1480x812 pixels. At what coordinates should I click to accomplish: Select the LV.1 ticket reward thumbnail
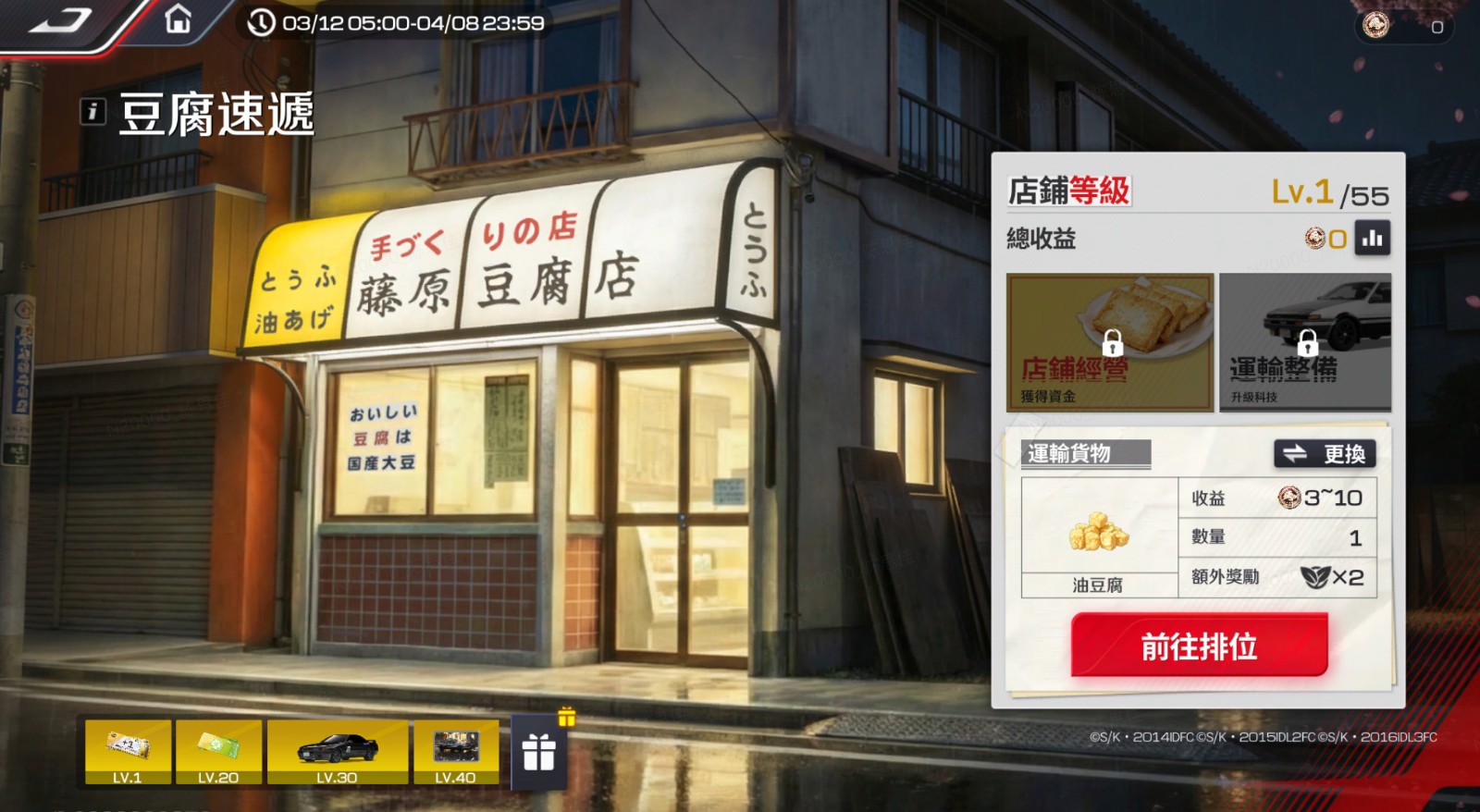coord(128,749)
